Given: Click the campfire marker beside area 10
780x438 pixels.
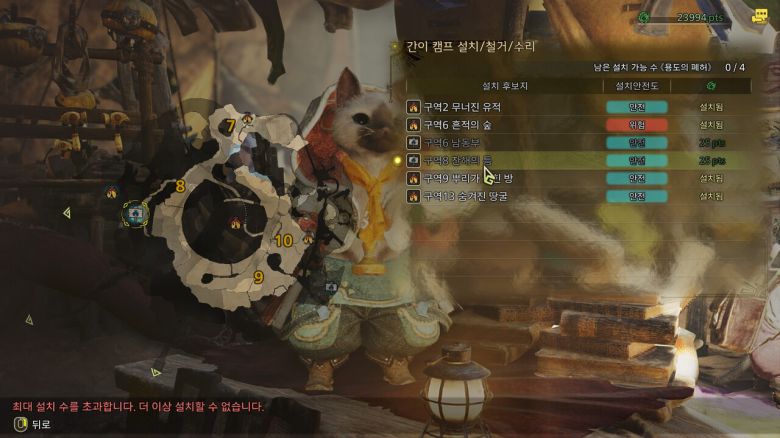Looking at the screenshot, I should tap(307, 239).
